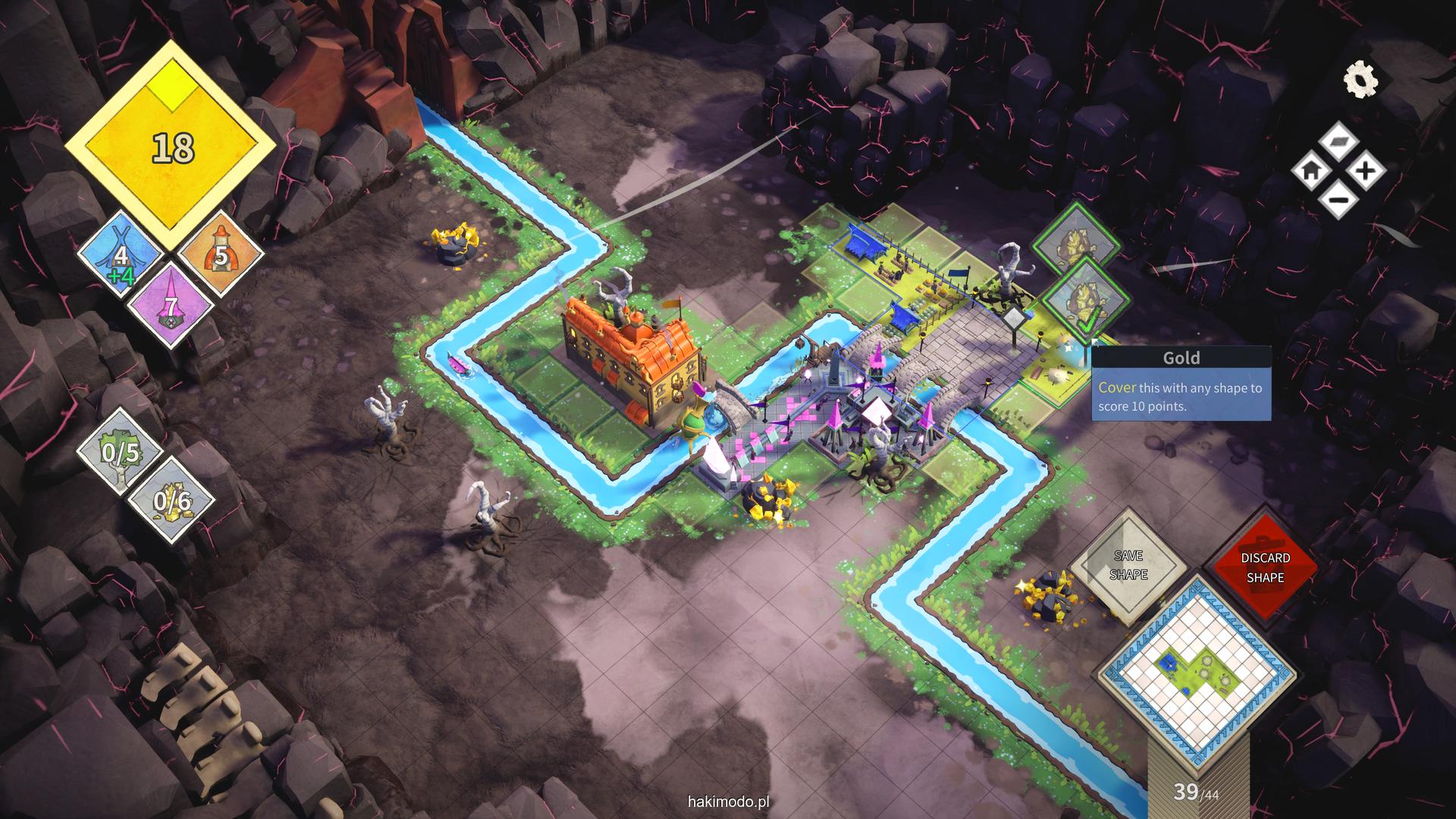Zoom in with the plus button

[1366, 171]
